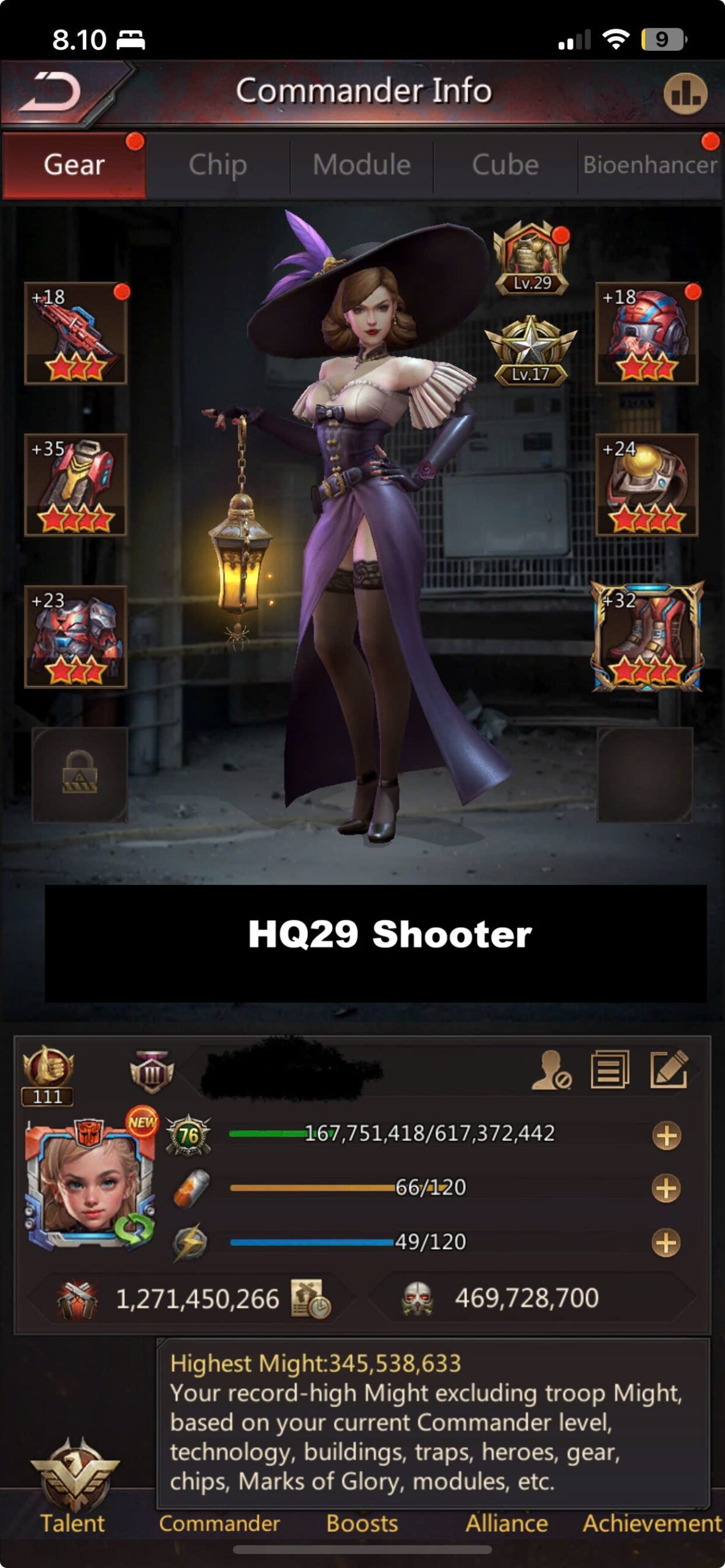Select the +18 helmet gear slot

[647, 334]
